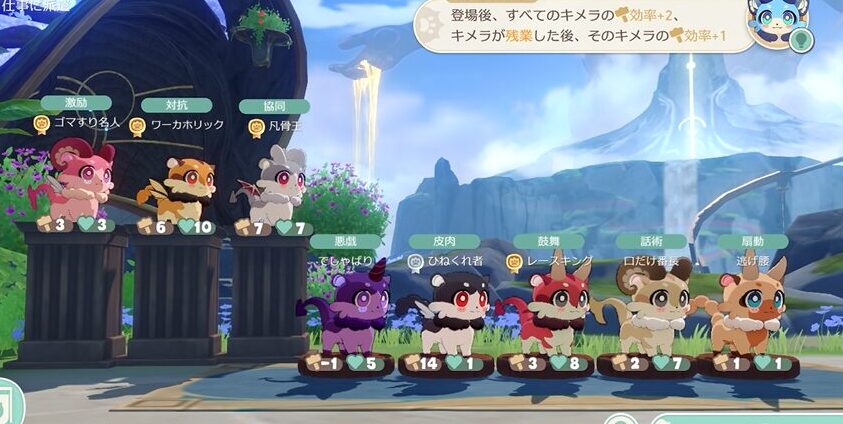843x424 pixels.
Task: Click the 対抗 trait tag
Action: click(x=176, y=105)
